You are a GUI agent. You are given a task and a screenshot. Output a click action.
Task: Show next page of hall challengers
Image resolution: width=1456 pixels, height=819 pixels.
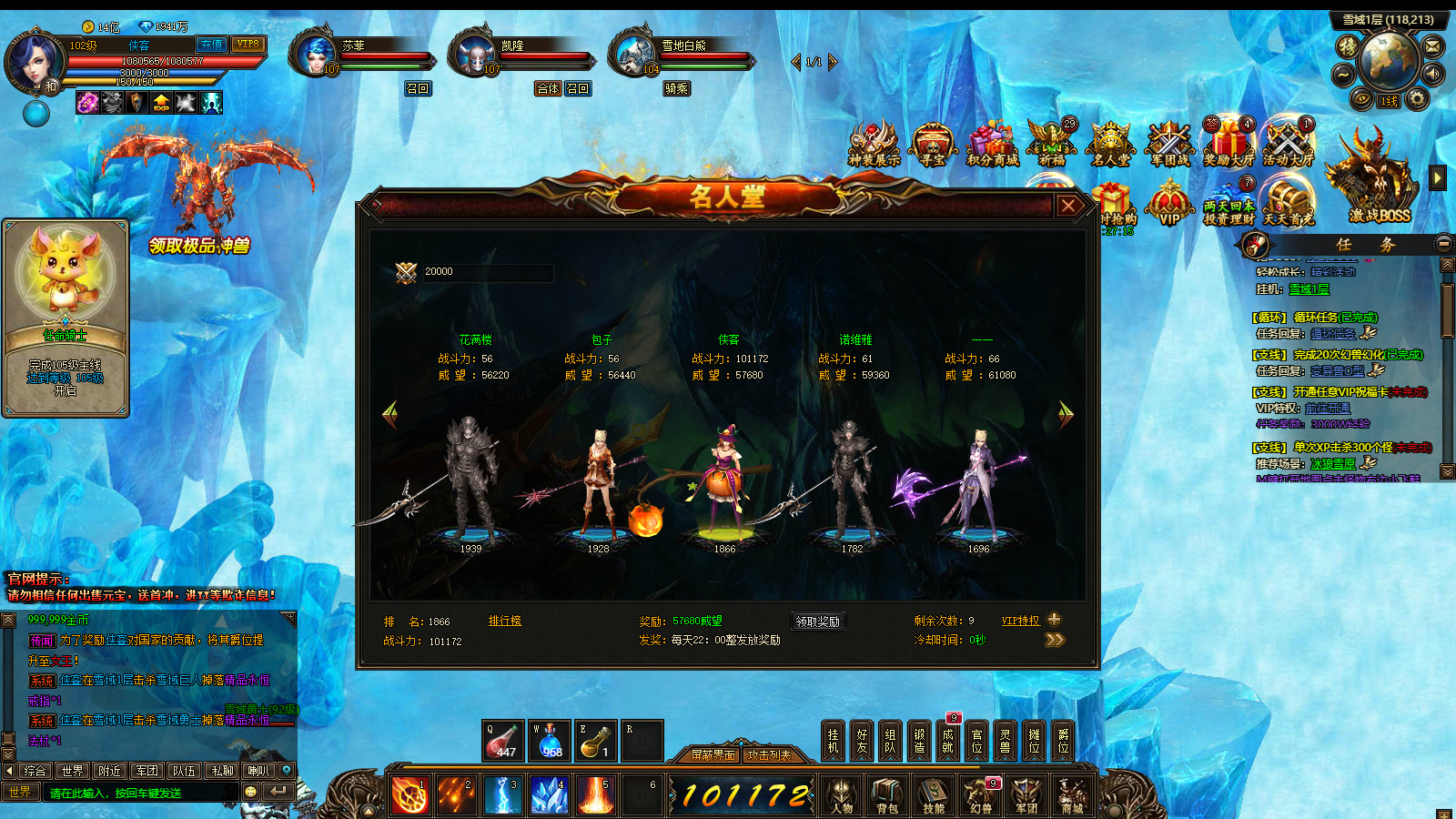click(1066, 415)
